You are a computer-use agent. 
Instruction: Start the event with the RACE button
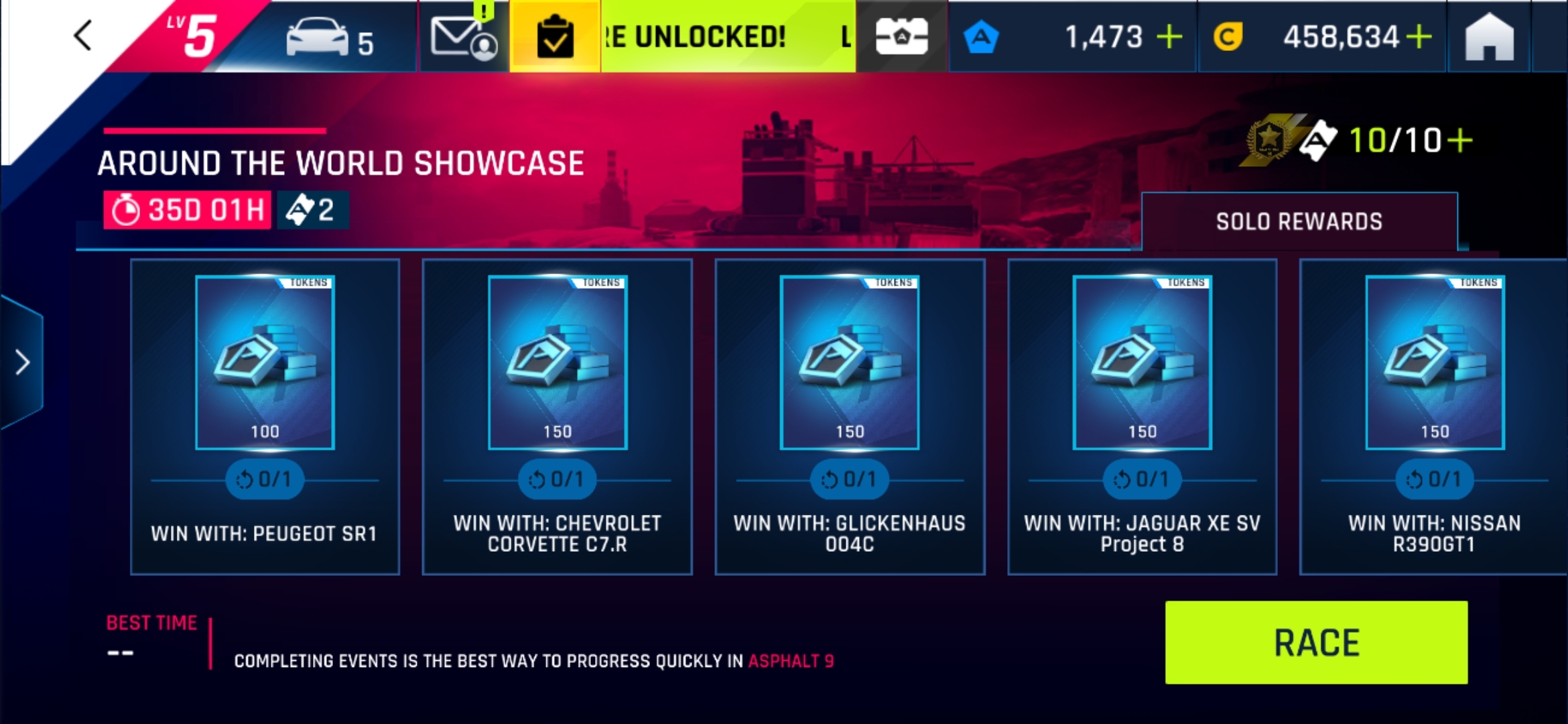(x=1316, y=642)
